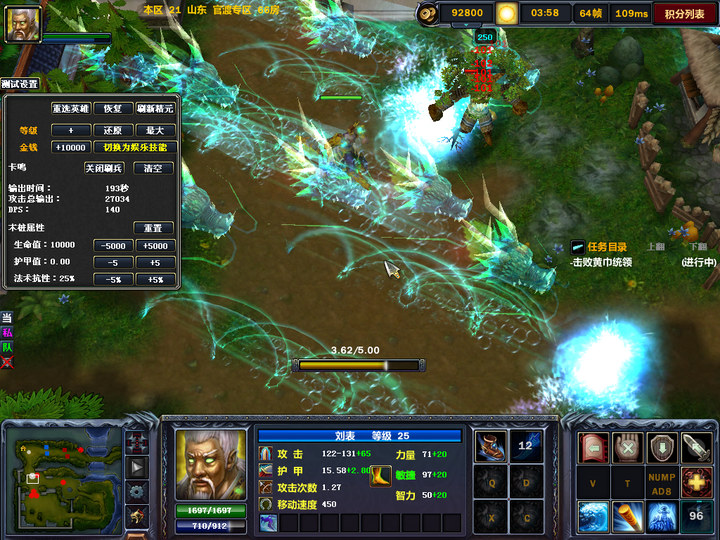Click the 清空 clear button
720x540 pixels.
tap(153, 168)
